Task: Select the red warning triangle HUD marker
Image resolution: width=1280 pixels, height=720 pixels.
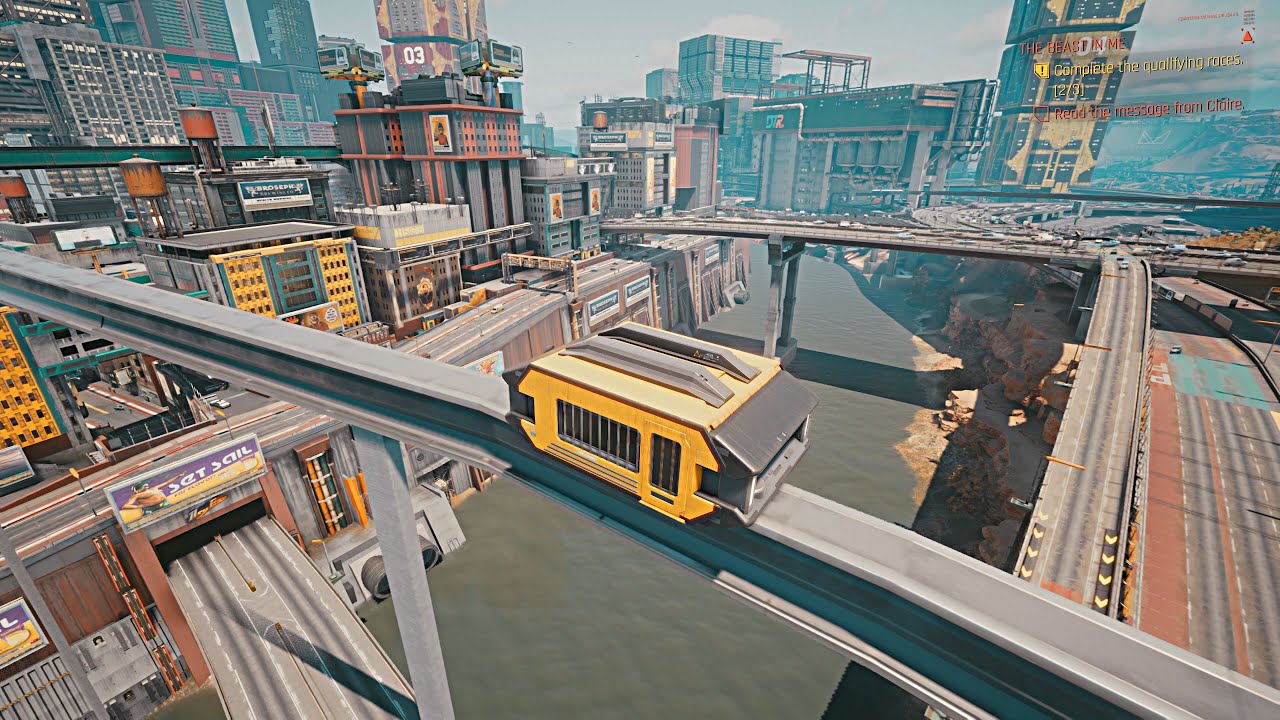Action: pyautogui.click(x=1247, y=38)
